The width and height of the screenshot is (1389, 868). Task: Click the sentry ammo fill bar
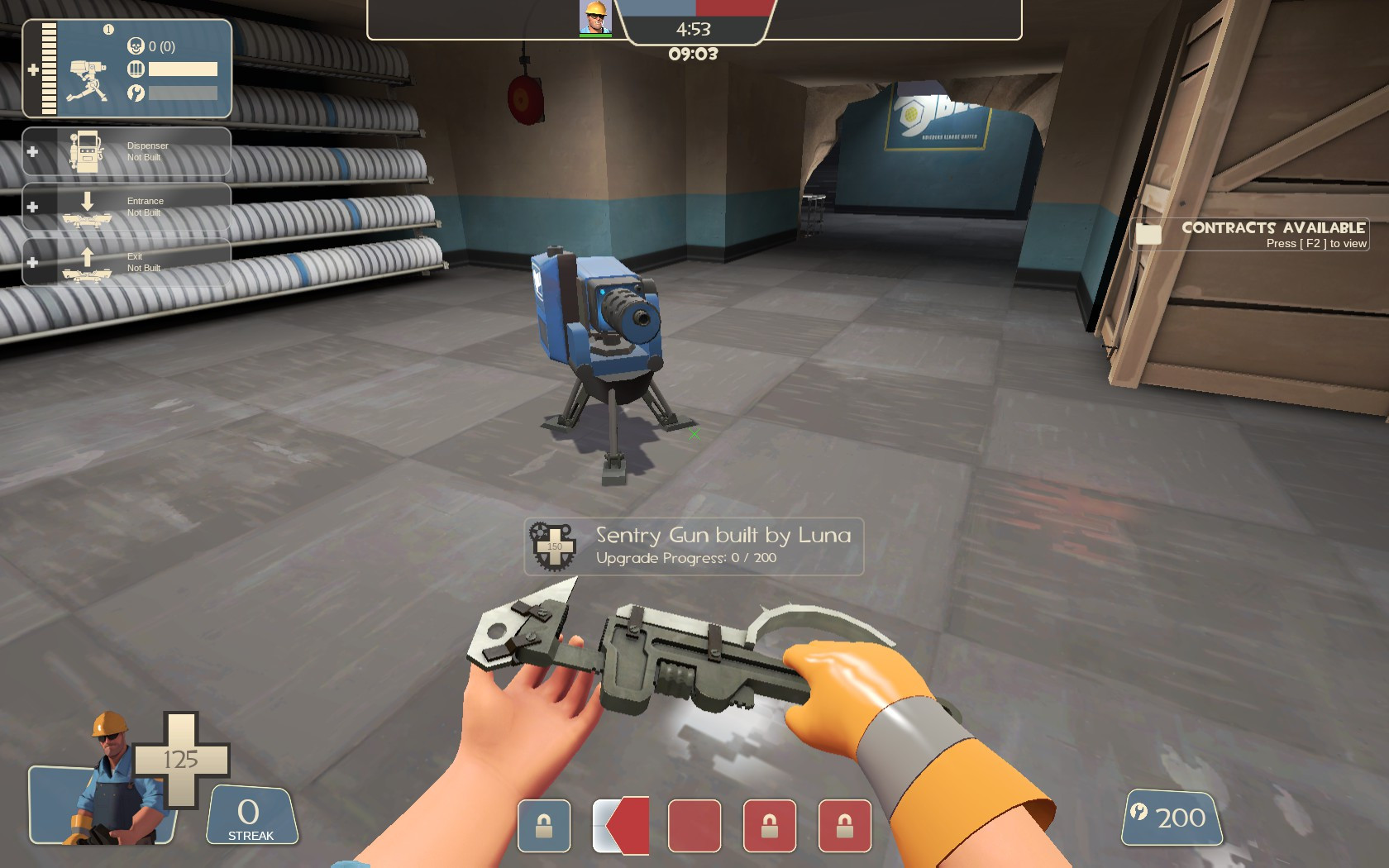(183, 69)
